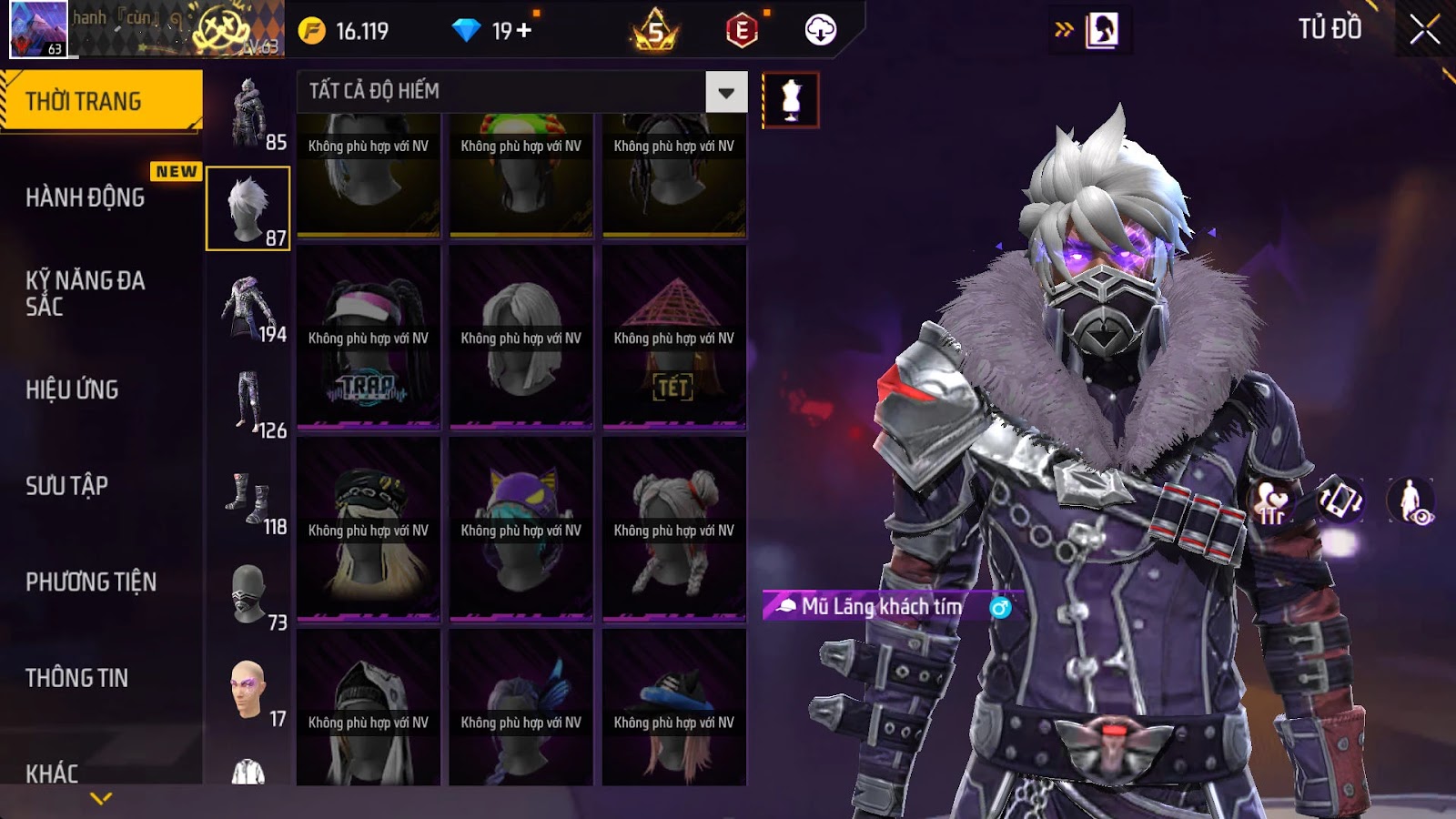Screen dimensions: 1456x819
Task: Open the rarity filter dropdown
Action: click(726, 92)
